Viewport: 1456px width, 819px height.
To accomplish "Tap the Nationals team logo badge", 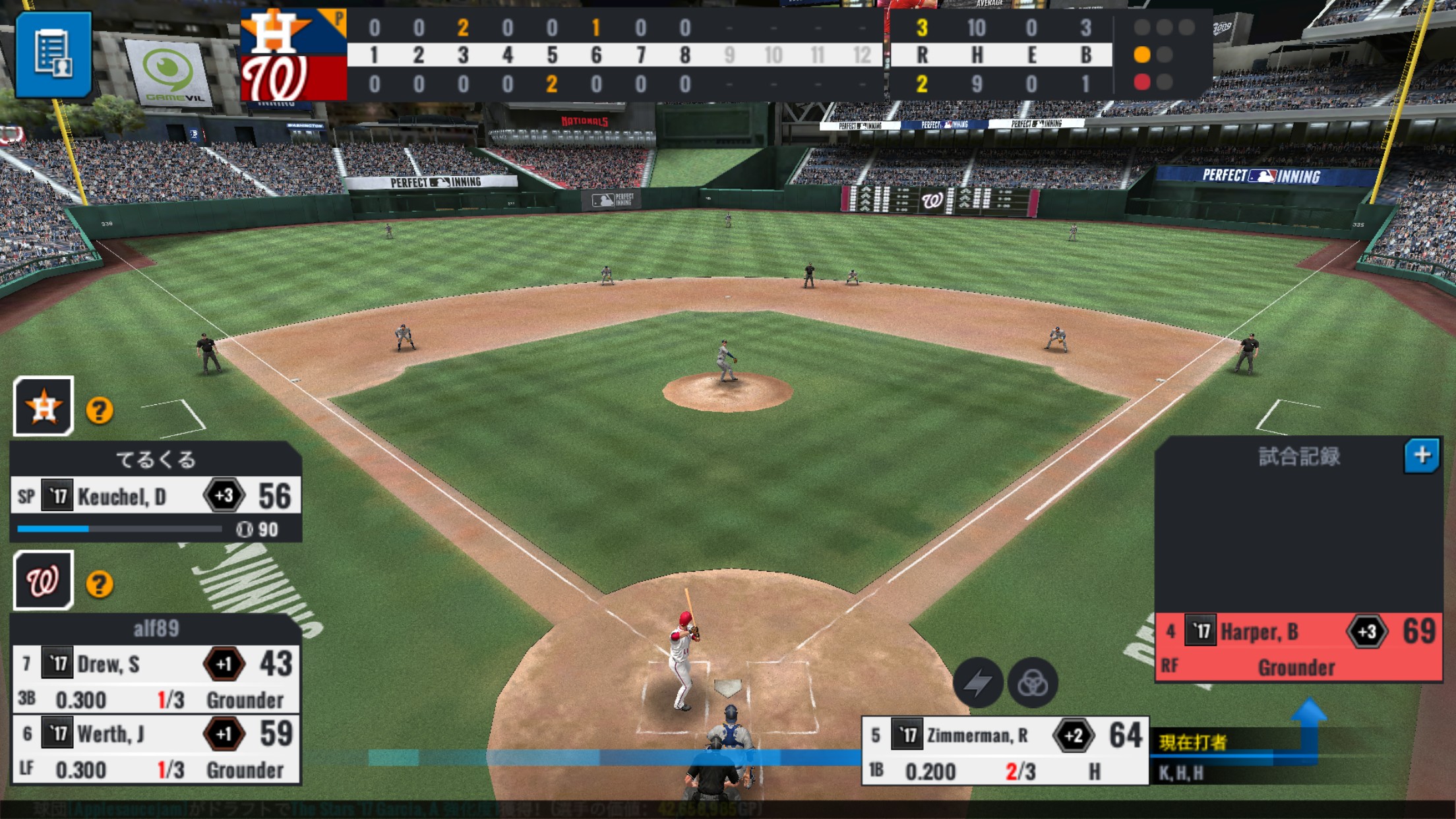I will tap(44, 580).
